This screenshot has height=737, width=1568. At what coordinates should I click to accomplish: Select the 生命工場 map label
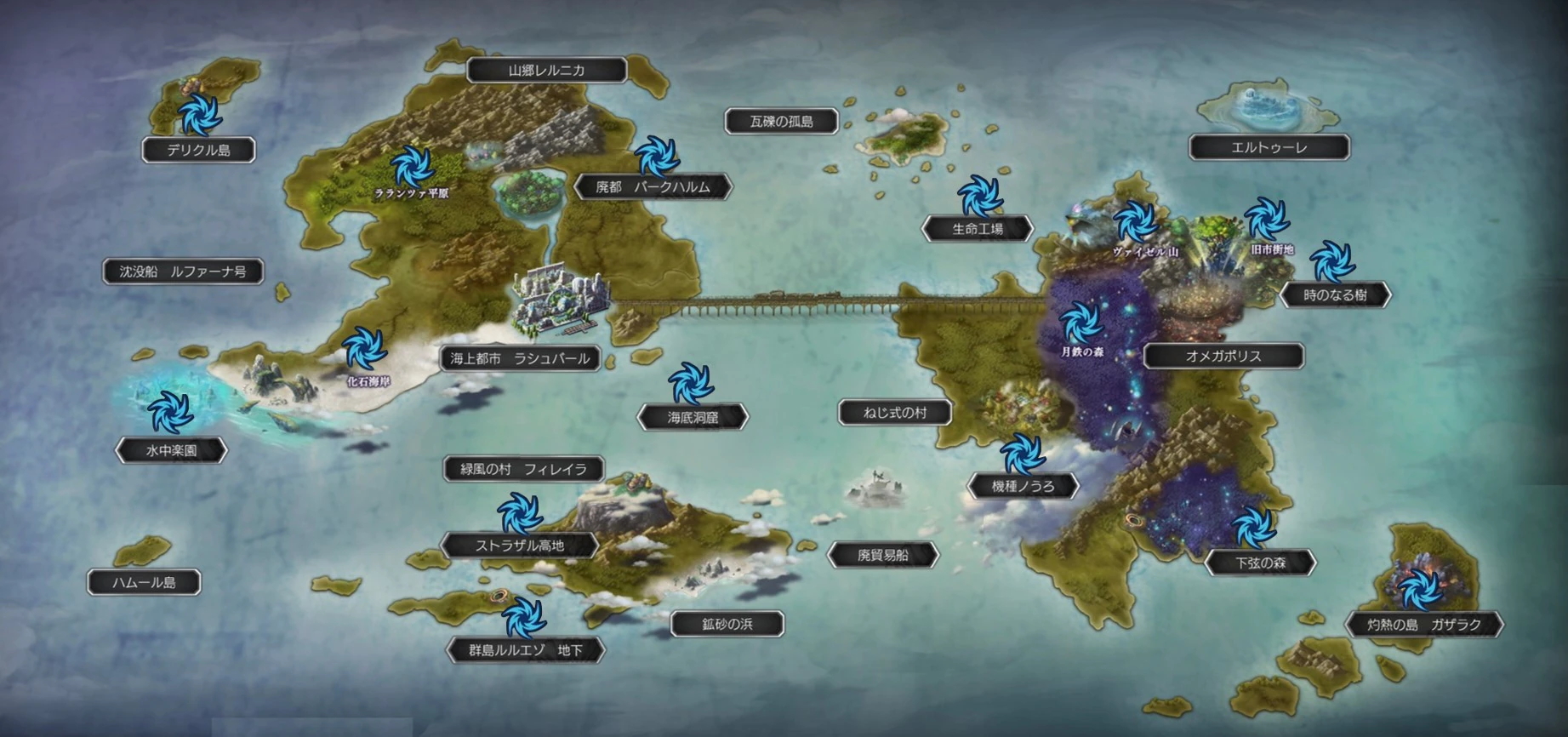978,228
